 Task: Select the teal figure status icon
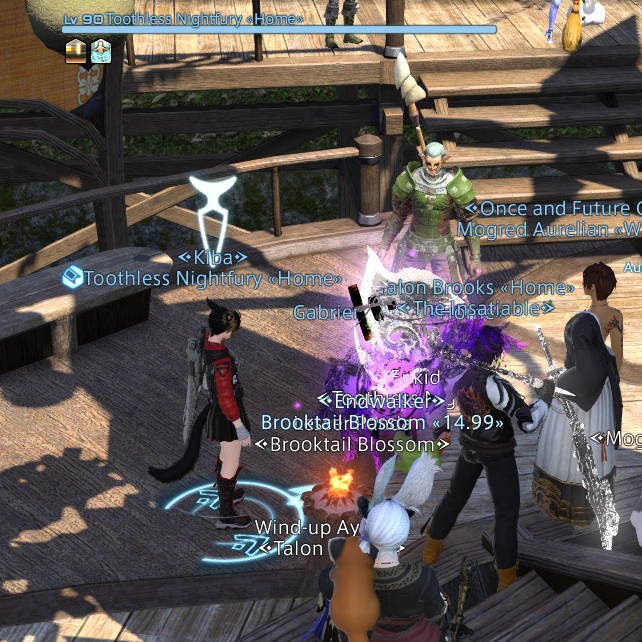point(101,51)
